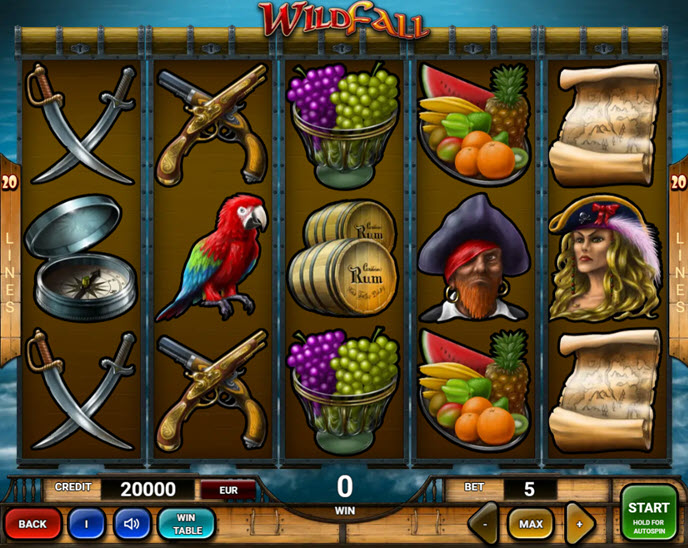Image resolution: width=688 pixels, height=548 pixels.
Task: Open the game info with the I button
Action: coord(86,523)
